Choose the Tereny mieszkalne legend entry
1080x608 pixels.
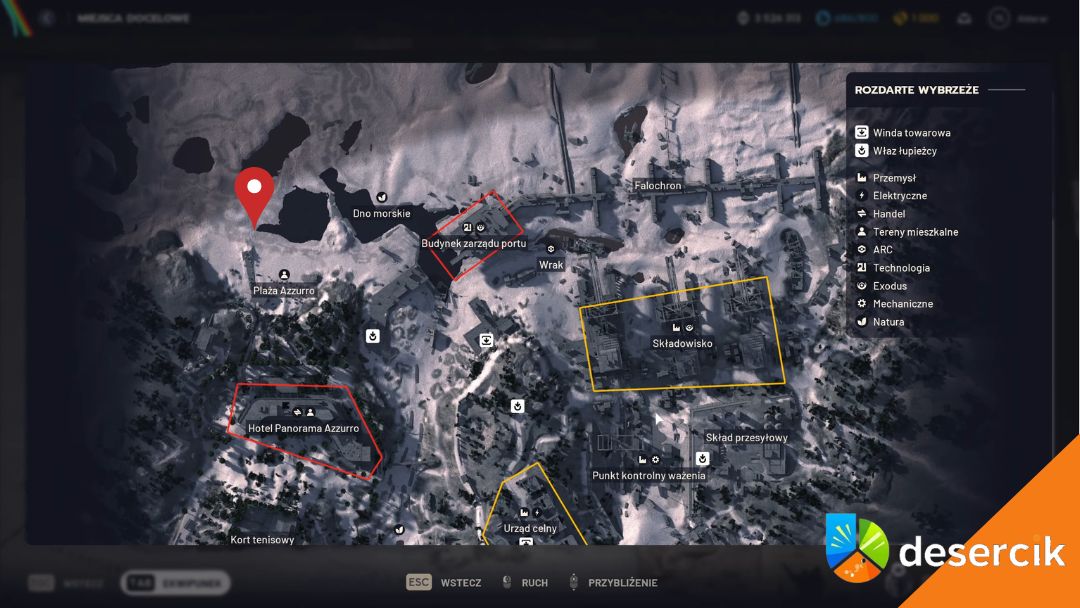click(x=914, y=232)
